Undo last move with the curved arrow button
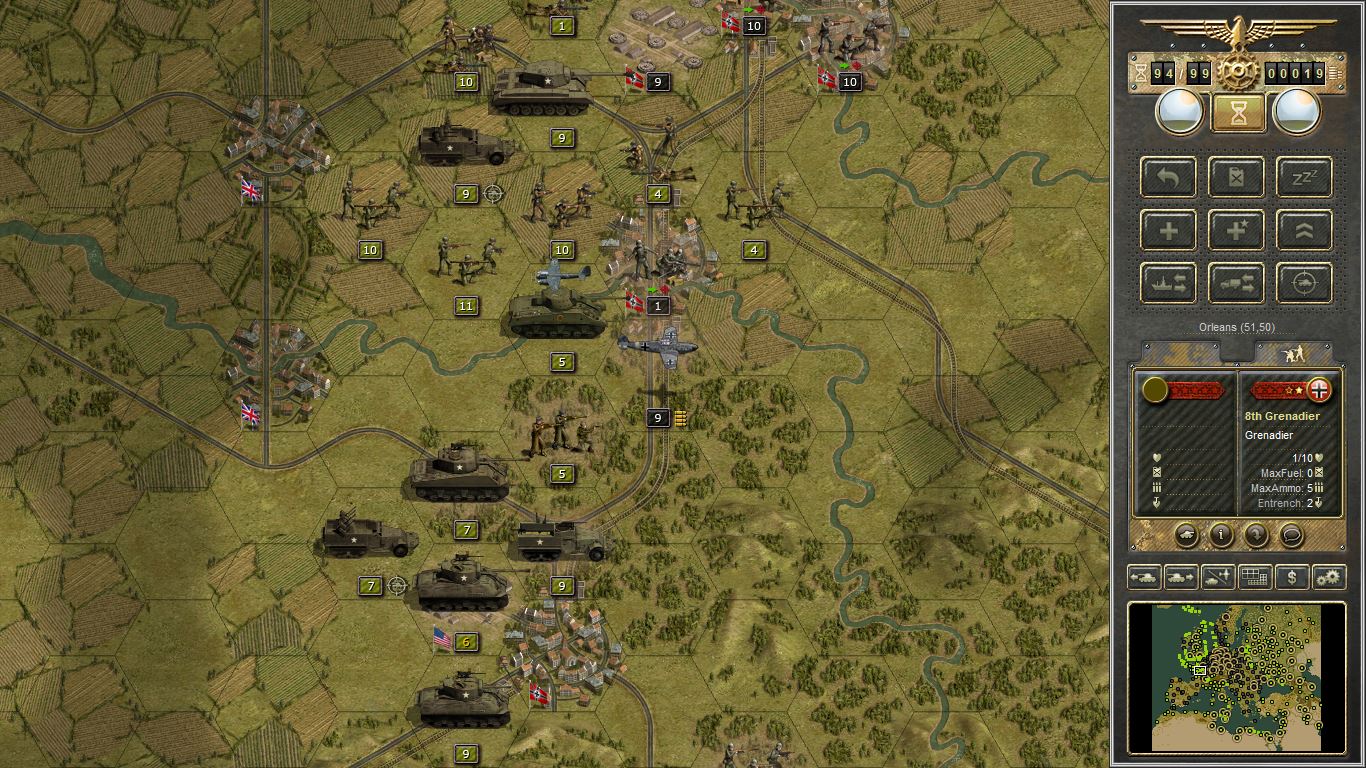This screenshot has height=768, width=1366. (1167, 178)
